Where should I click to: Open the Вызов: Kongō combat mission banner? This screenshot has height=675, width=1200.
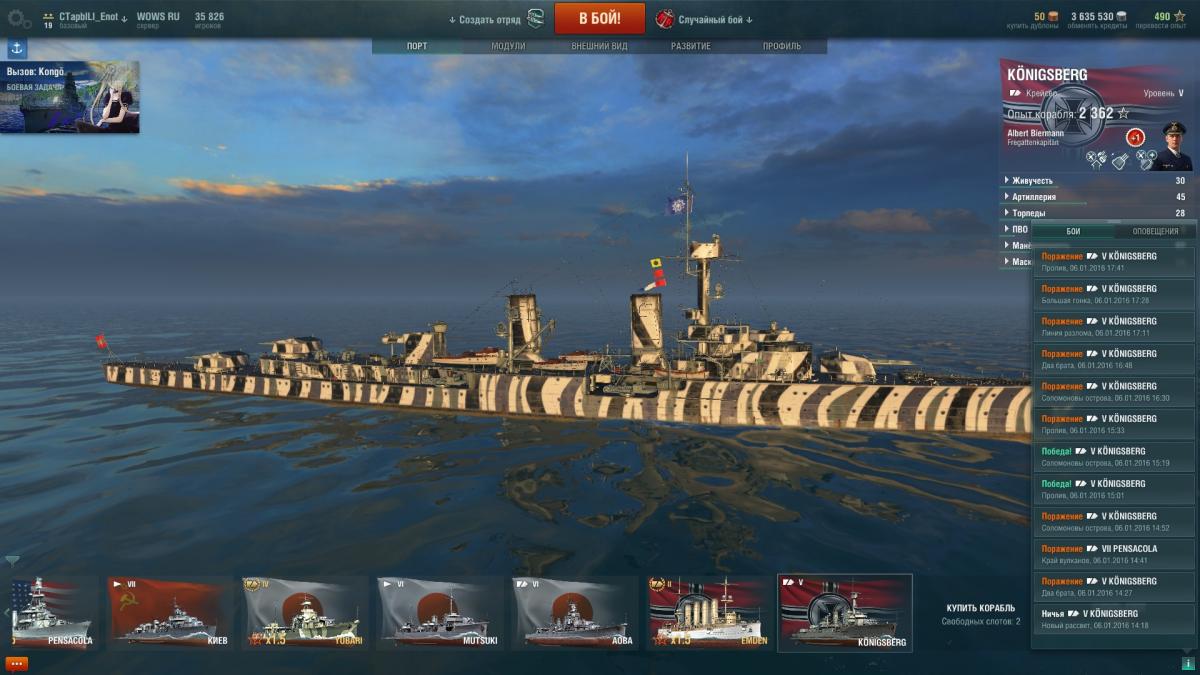[70, 97]
